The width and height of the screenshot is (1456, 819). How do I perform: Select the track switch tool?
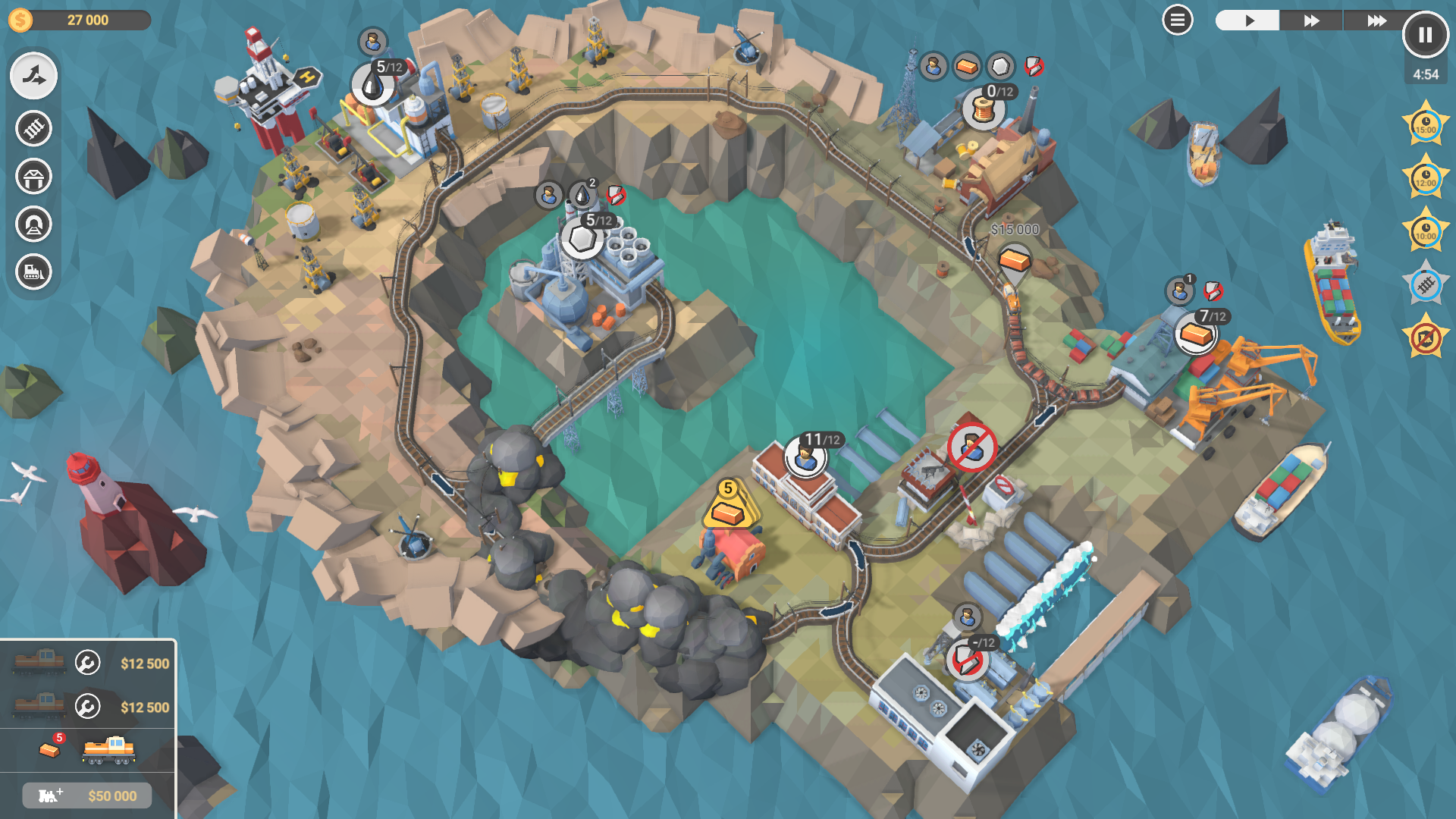[x=33, y=76]
